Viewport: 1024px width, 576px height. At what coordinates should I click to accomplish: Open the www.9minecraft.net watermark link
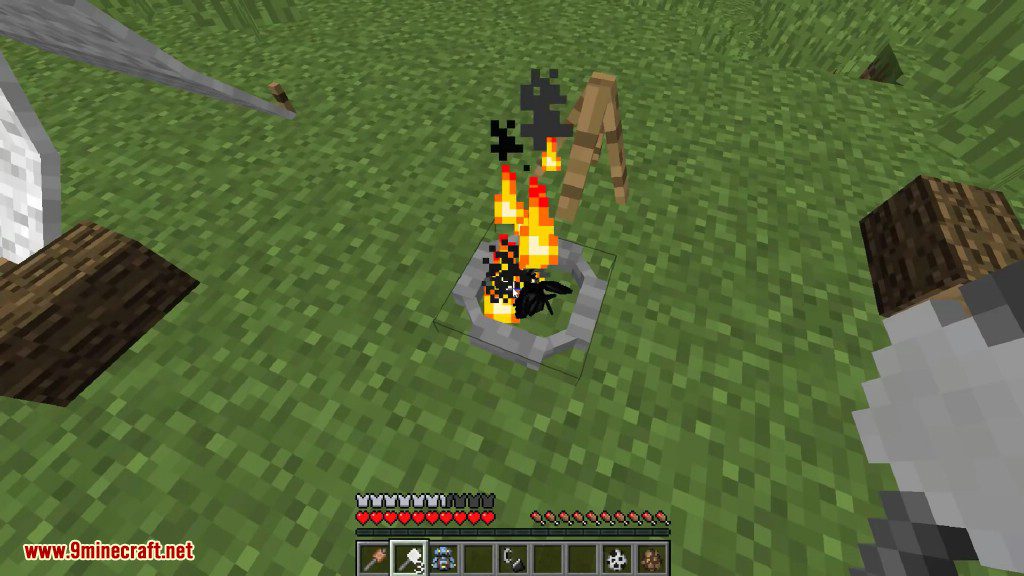109,551
